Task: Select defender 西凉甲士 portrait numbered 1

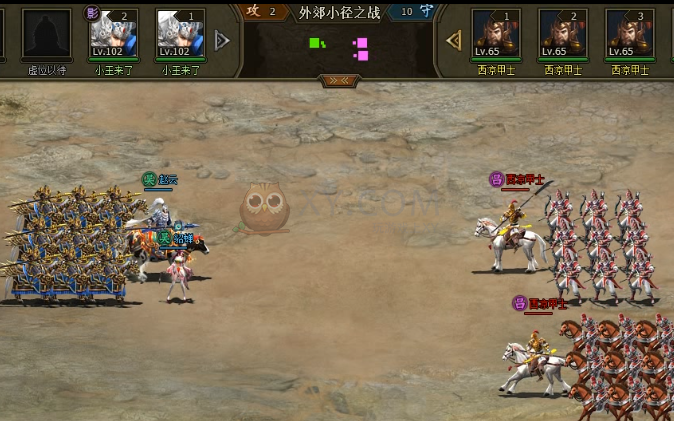Action: click(x=496, y=34)
